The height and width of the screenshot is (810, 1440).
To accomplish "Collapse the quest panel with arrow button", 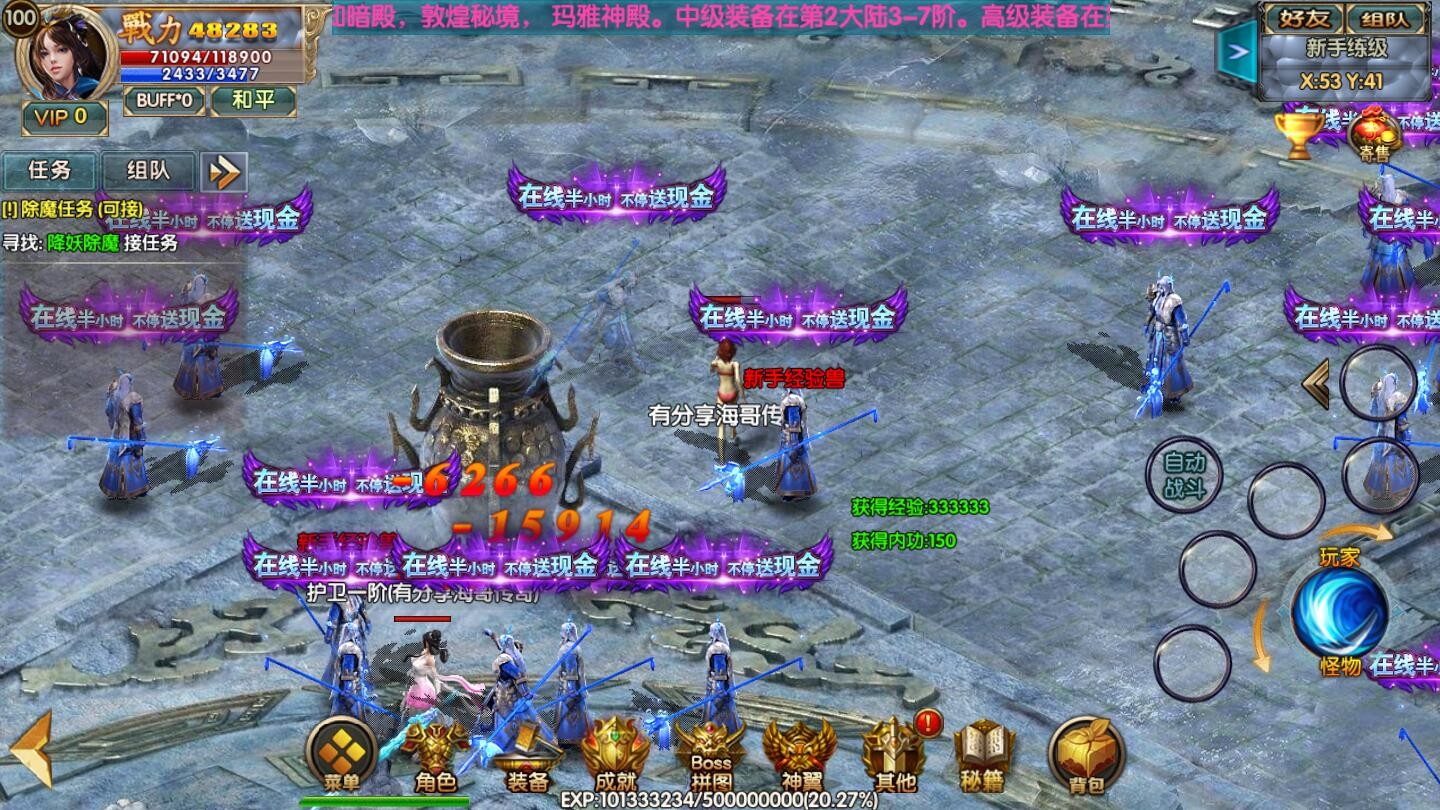I will pyautogui.click(x=224, y=171).
